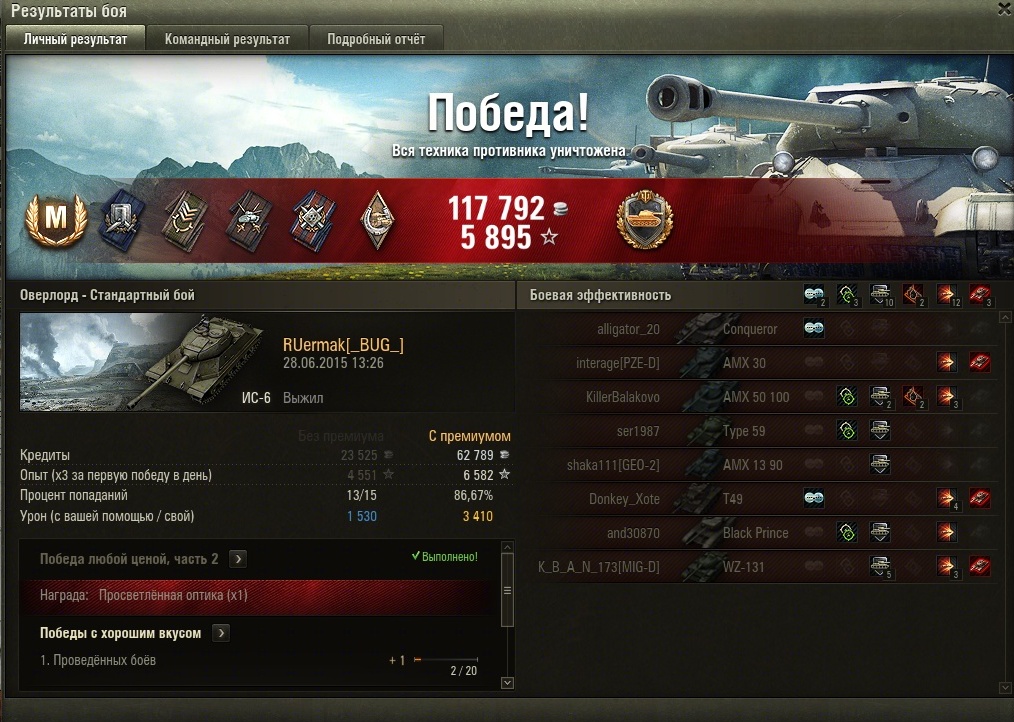Image resolution: width=1014 pixels, height=722 pixels.
Task: Choose the K_B_A_N_173 WZ-131 row
Action: click(x=760, y=567)
